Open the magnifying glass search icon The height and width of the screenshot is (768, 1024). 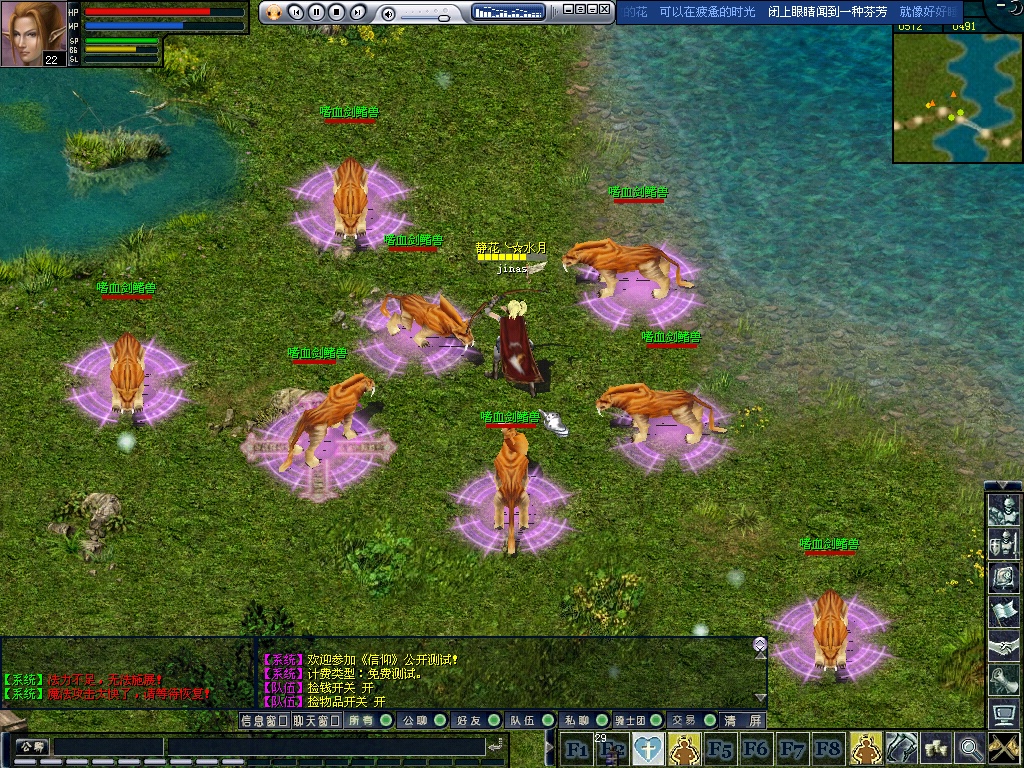click(x=969, y=748)
